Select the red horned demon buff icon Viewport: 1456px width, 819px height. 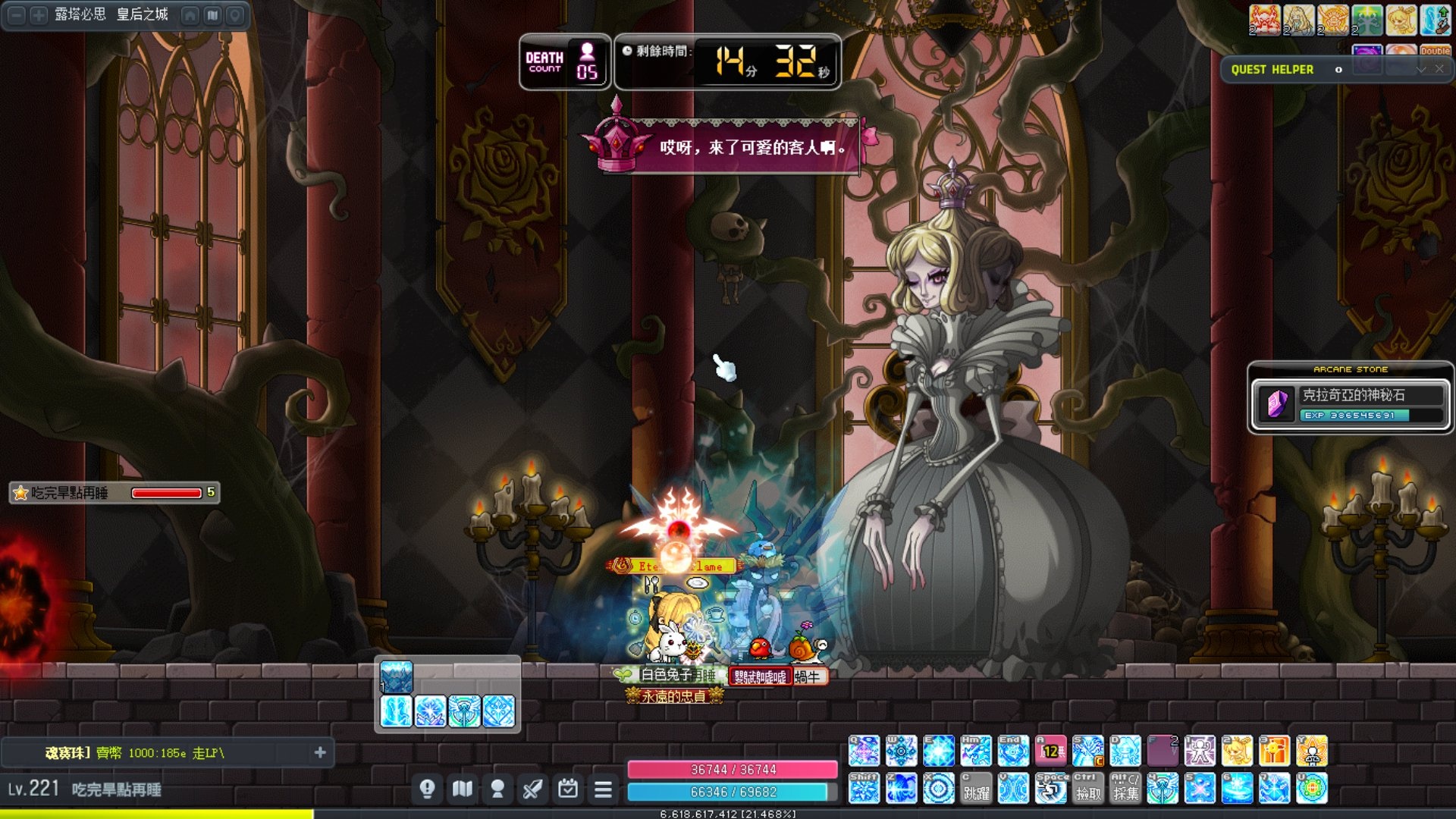1264,20
